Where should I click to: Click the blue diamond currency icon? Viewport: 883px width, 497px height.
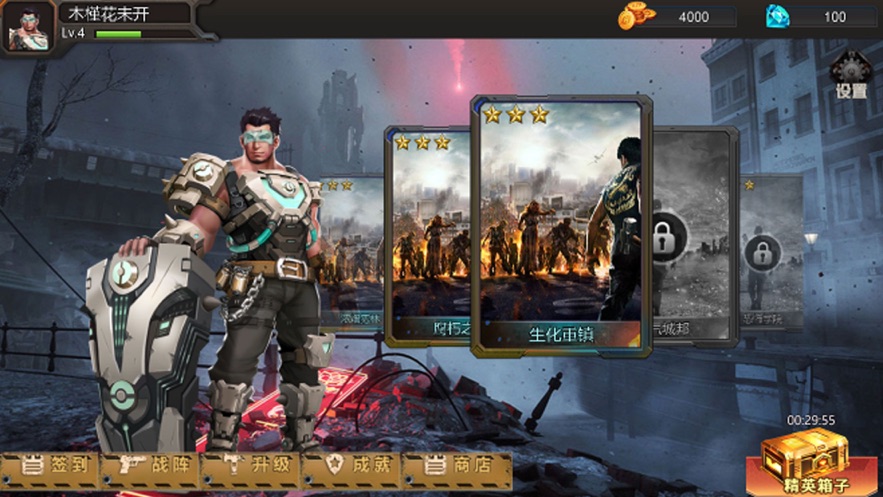(x=777, y=16)
